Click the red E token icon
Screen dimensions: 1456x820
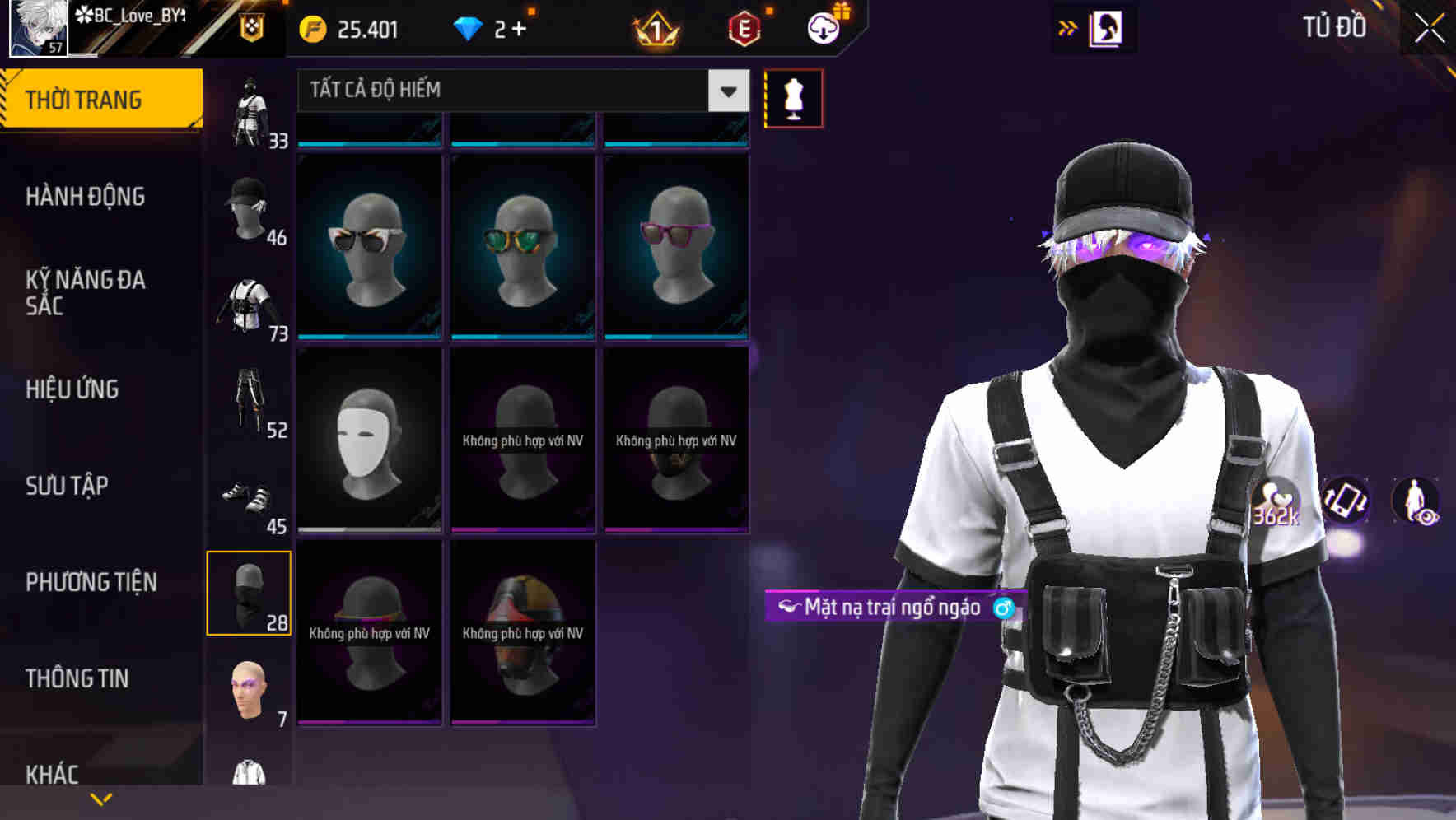pos(744,30)
